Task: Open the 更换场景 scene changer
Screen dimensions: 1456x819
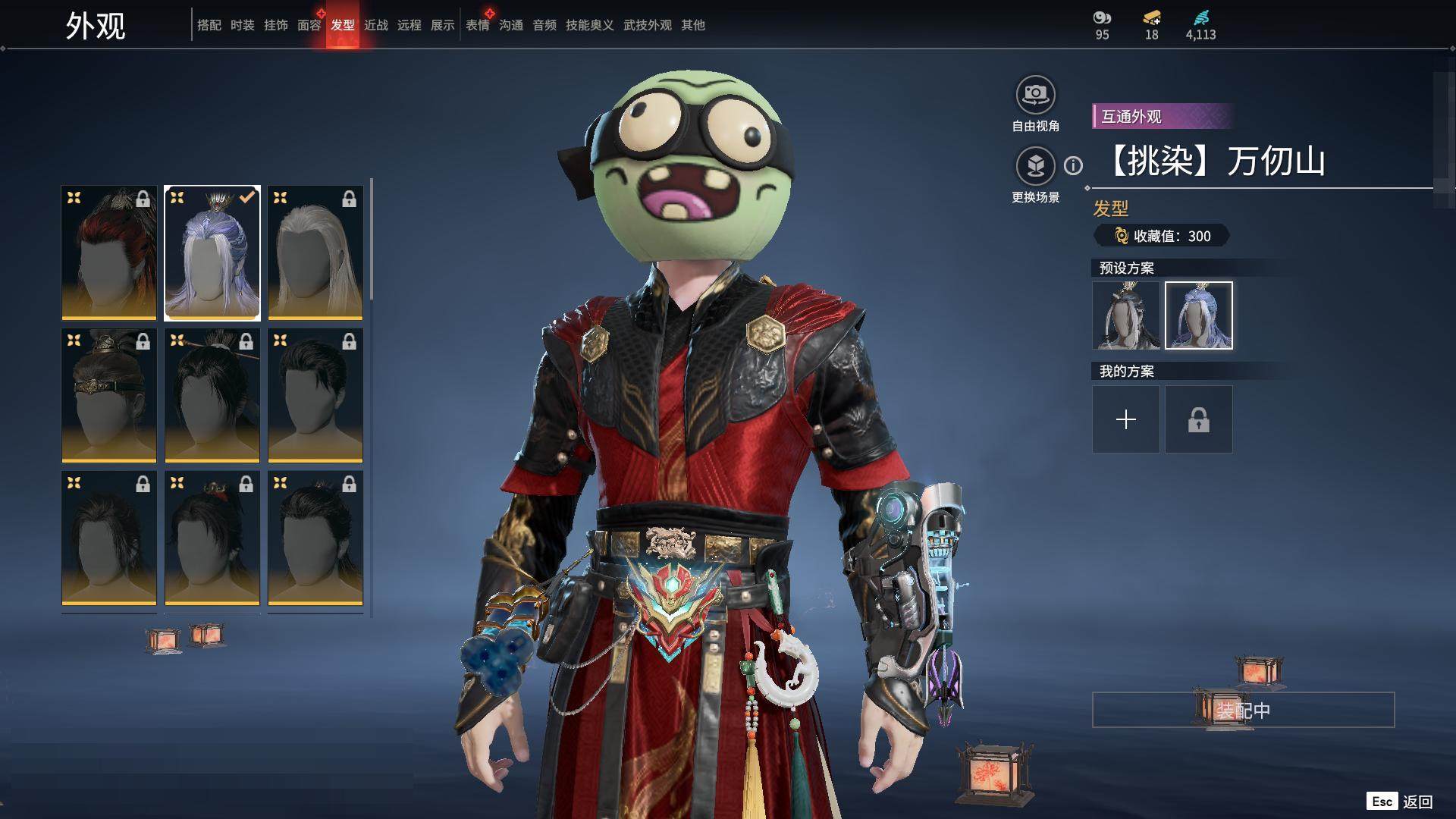Action: tap(1035, 167)
